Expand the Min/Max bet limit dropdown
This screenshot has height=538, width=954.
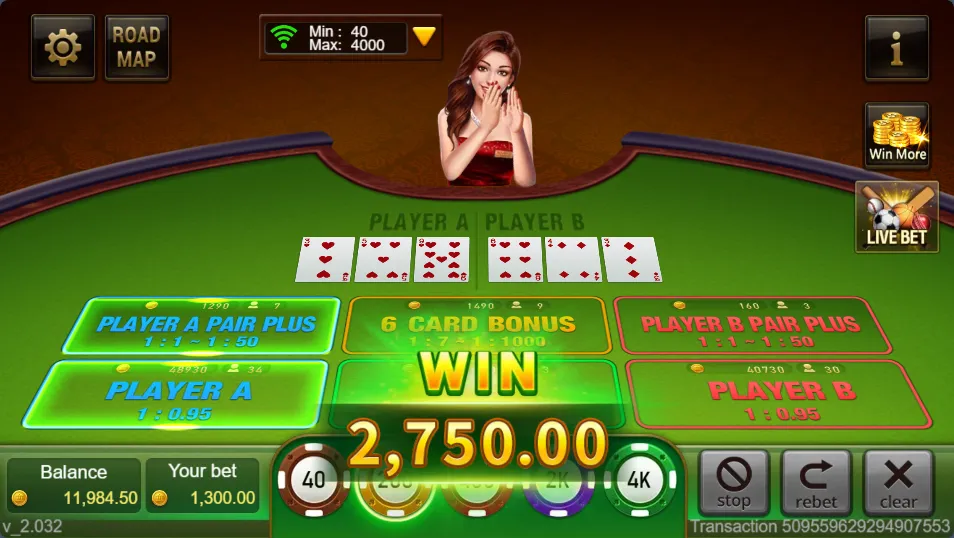pos(424,37)
